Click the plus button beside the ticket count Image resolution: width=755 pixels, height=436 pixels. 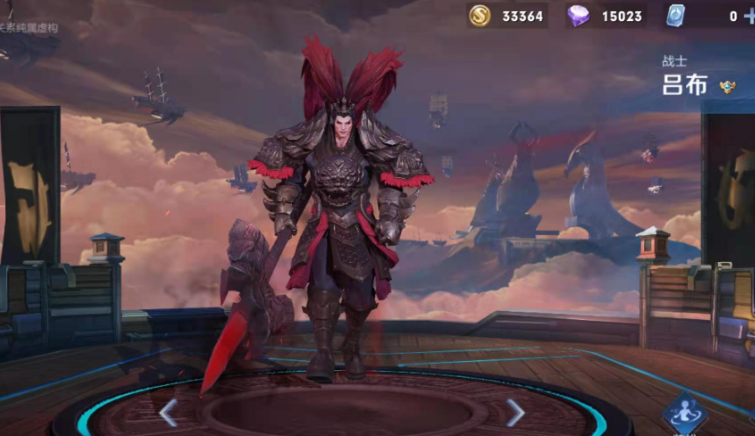click(x=749, y=15)
